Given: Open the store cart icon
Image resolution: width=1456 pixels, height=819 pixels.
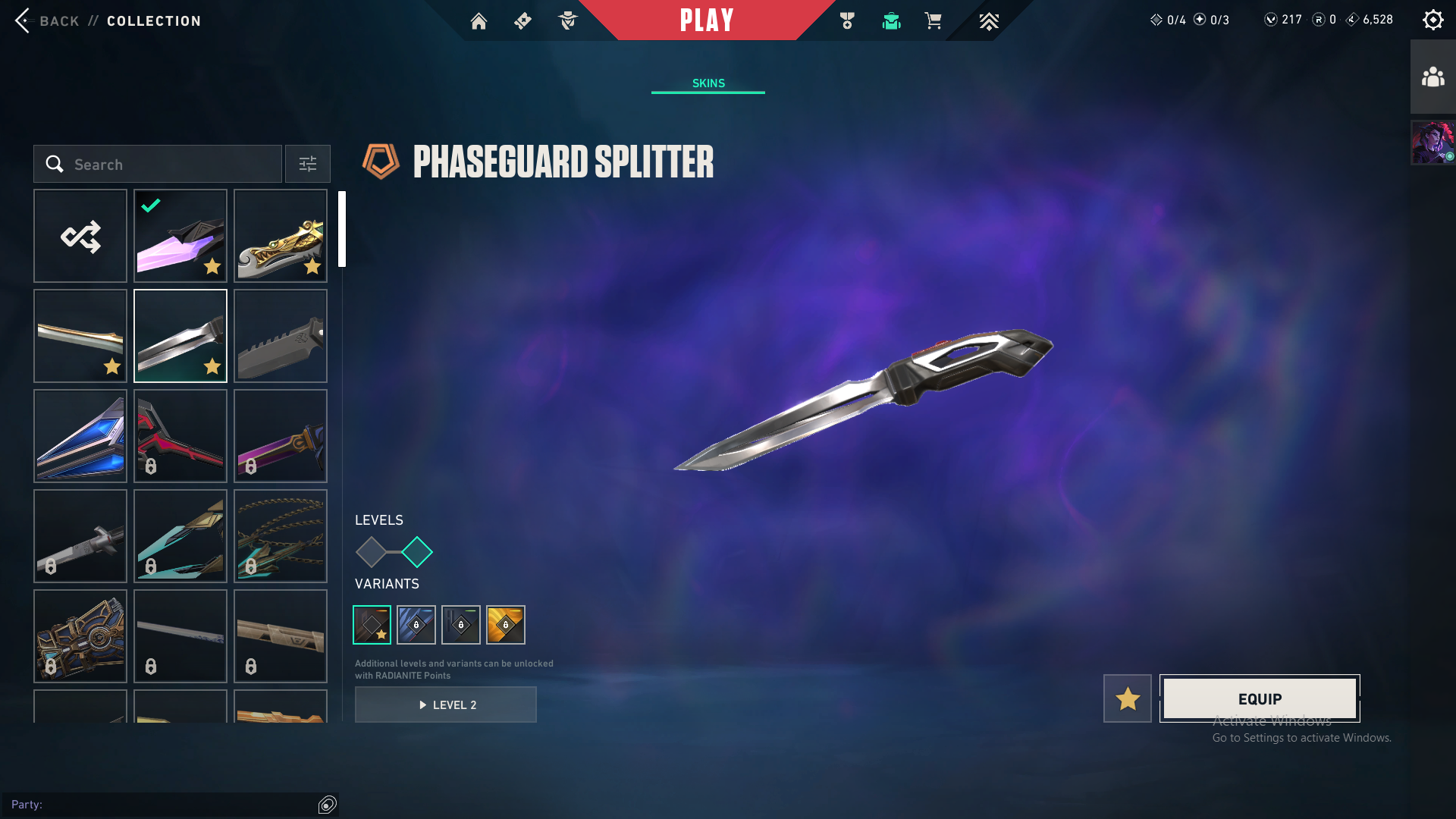Looking at the screenshot, I should click(x=933, y=21).
